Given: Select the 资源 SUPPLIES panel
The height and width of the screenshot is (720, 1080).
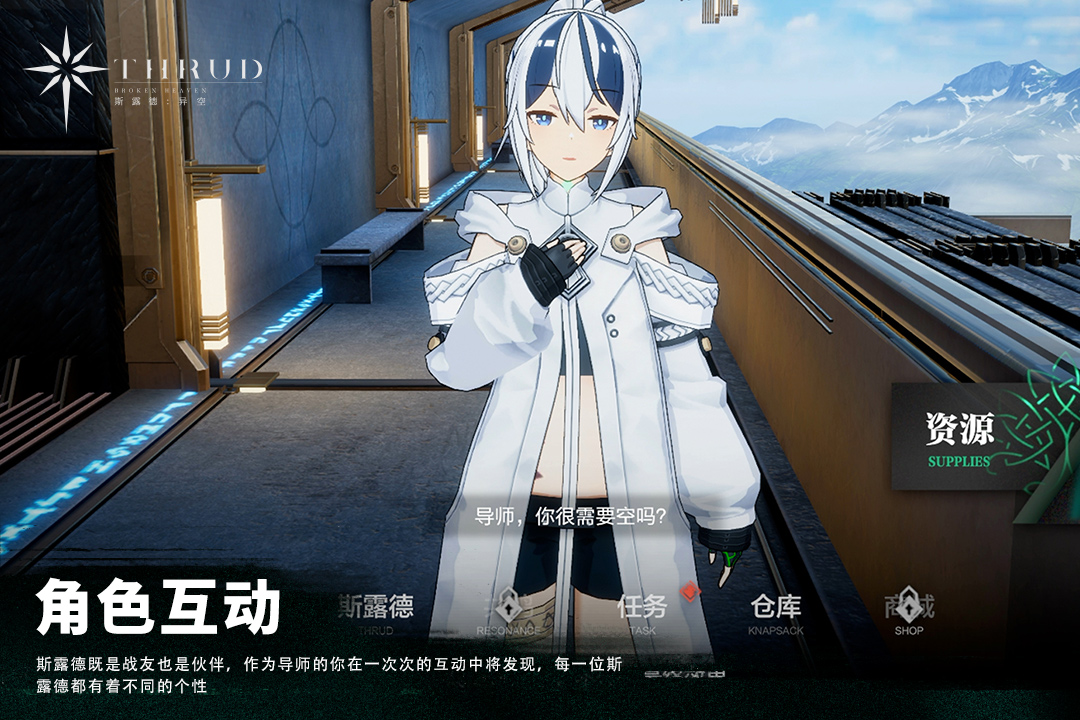Looking at the screenshot, I should [x=960, y=438].
